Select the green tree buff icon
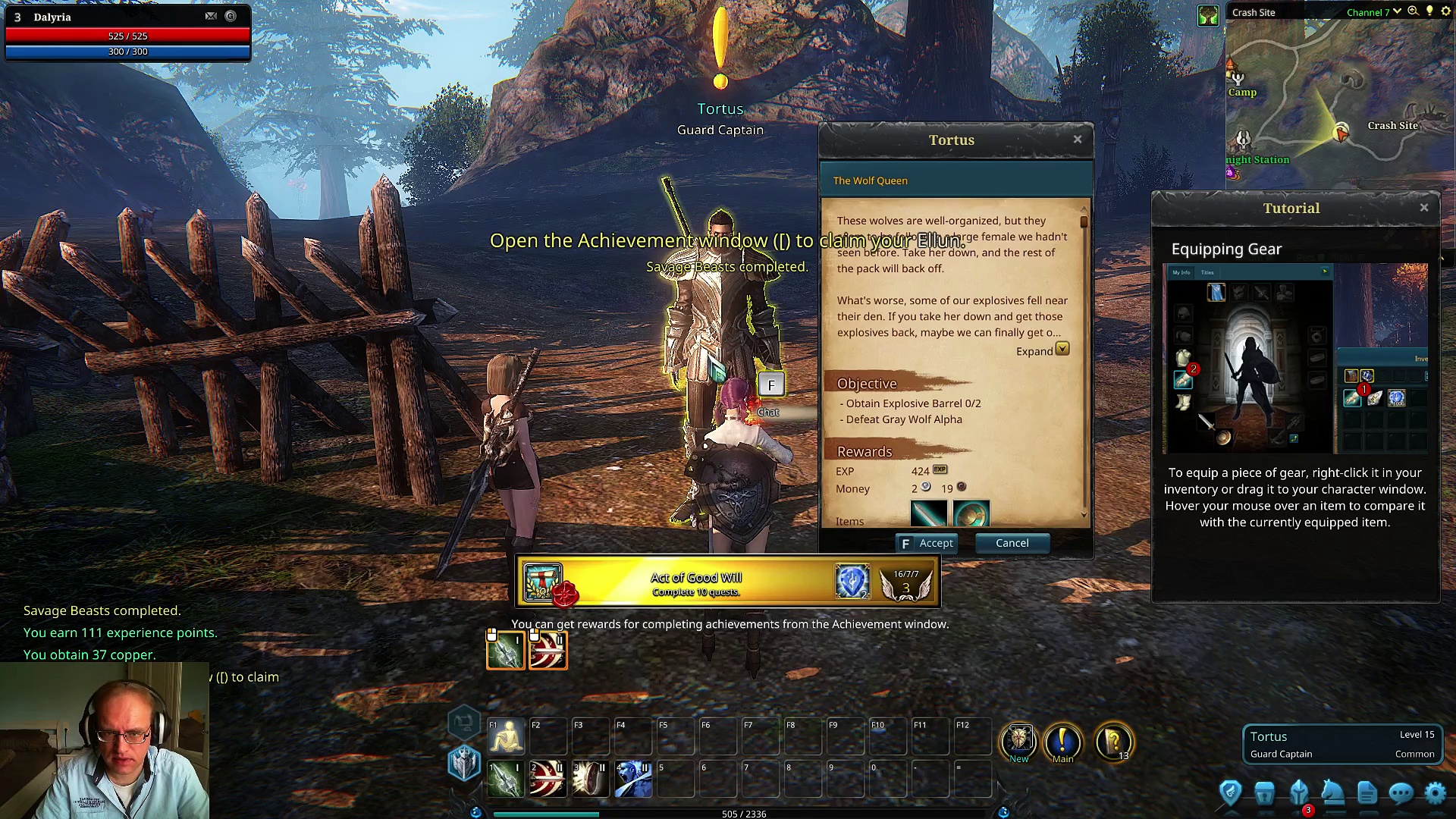The image size is (1456, 819). tap(1208, 15)
